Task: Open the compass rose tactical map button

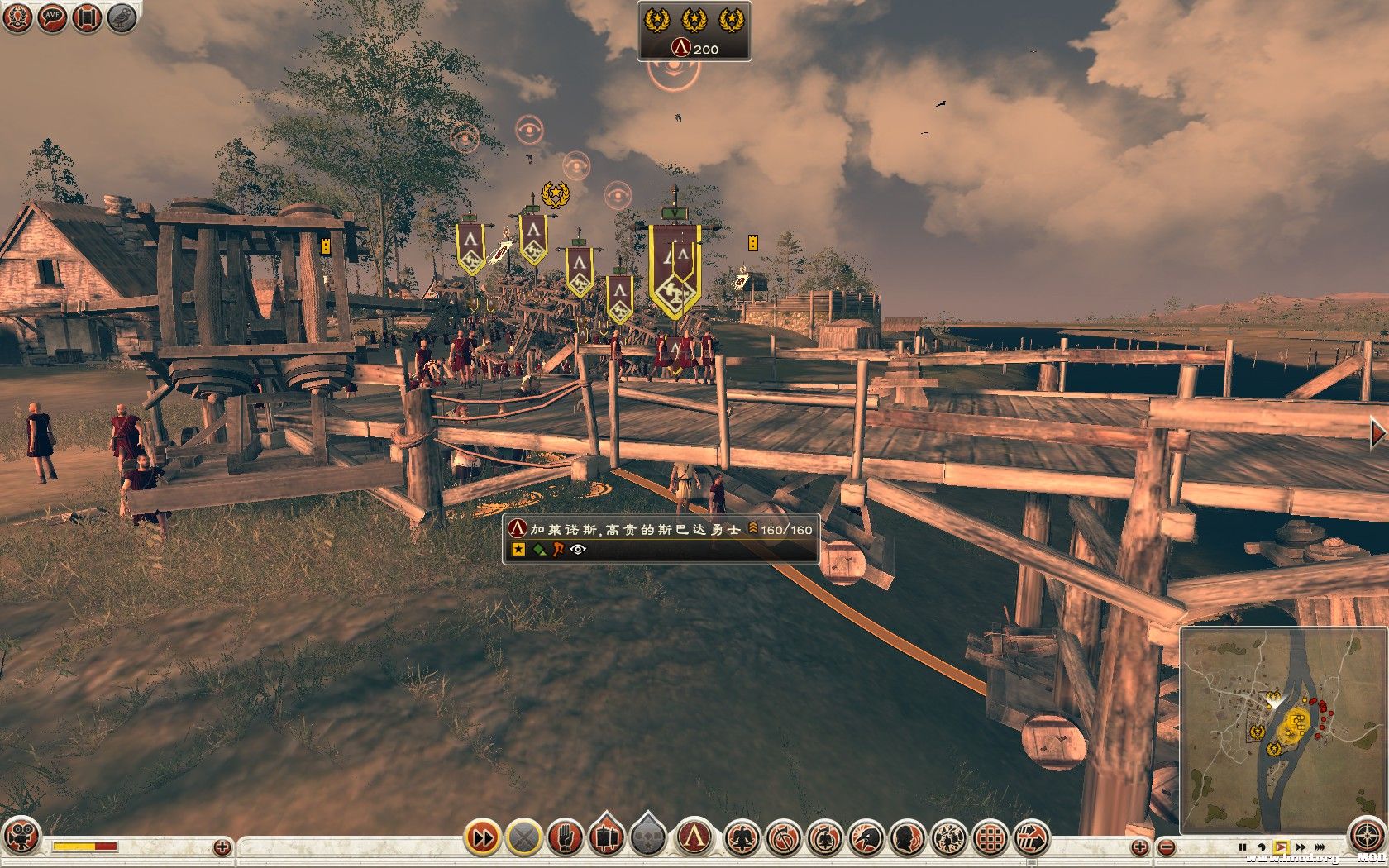Action: [1366, 836]
